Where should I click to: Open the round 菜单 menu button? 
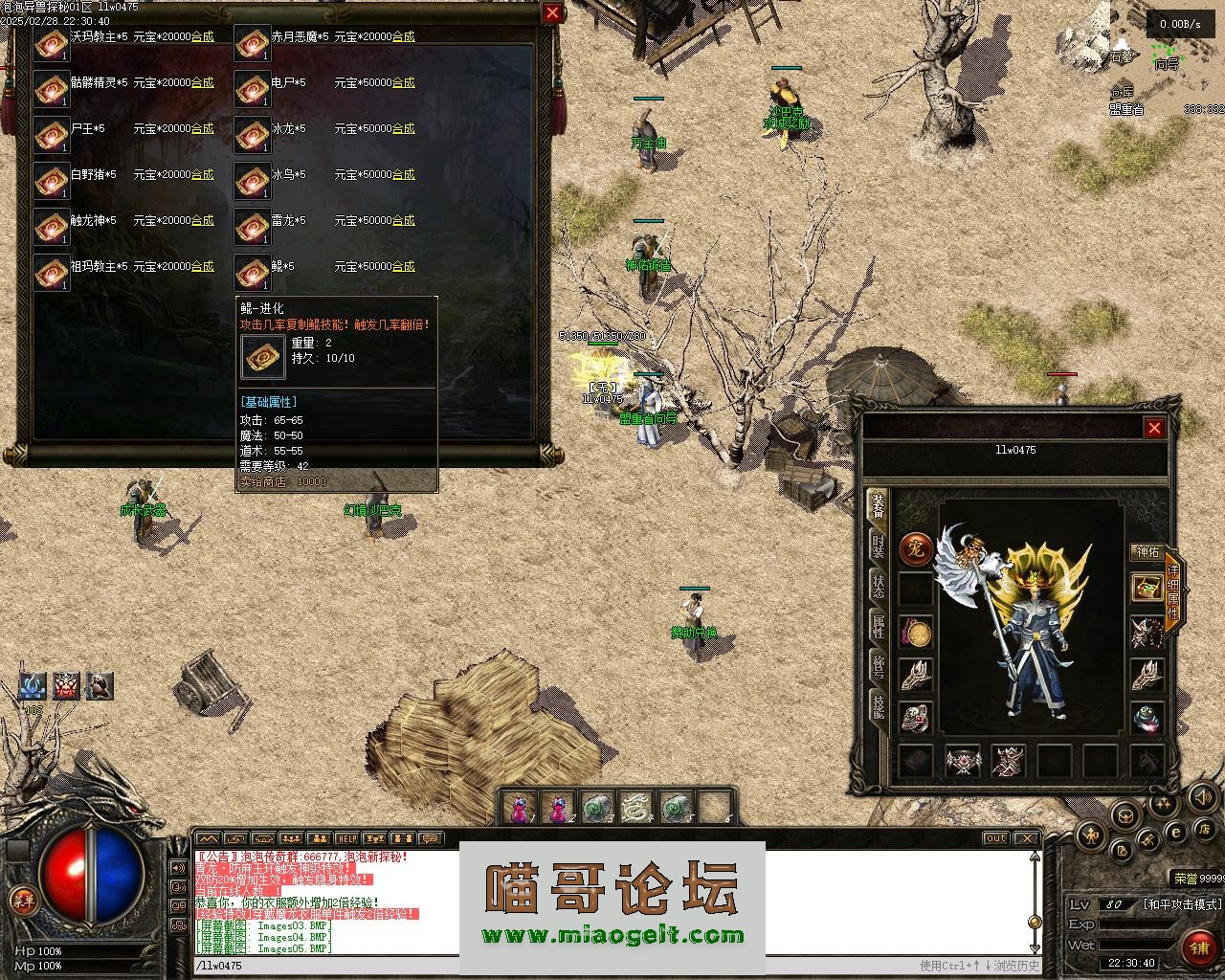point(22,900)
